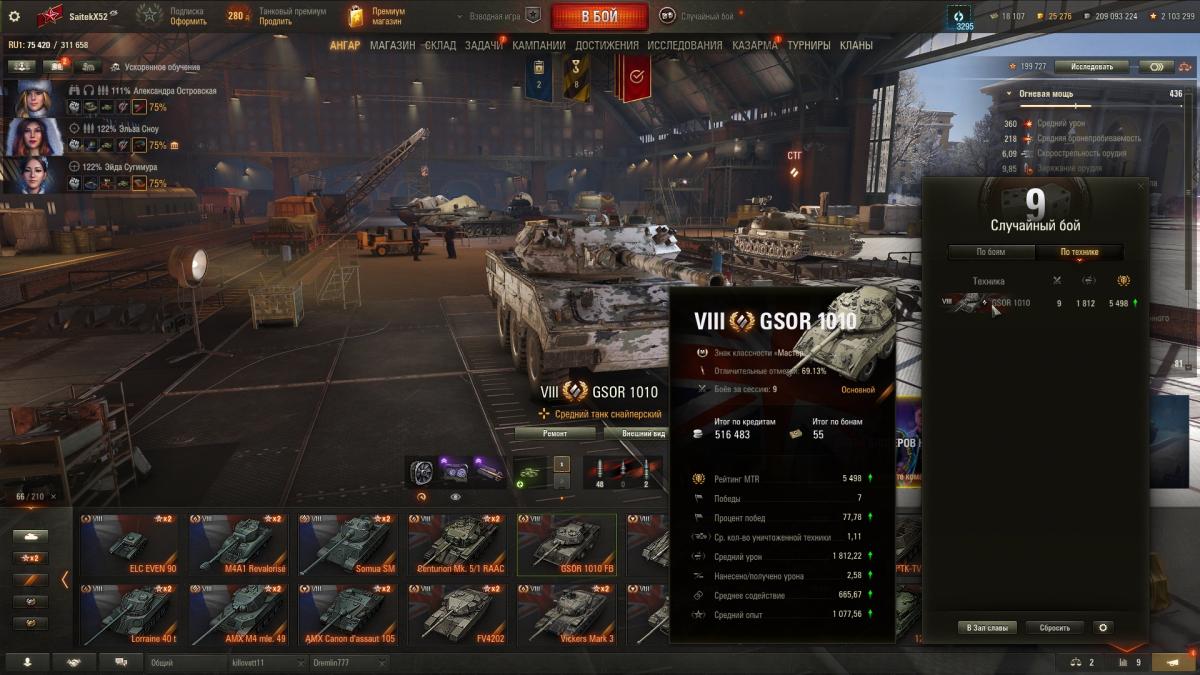Click the Ремонт button

pyautogui.click(x=555, y=434)
